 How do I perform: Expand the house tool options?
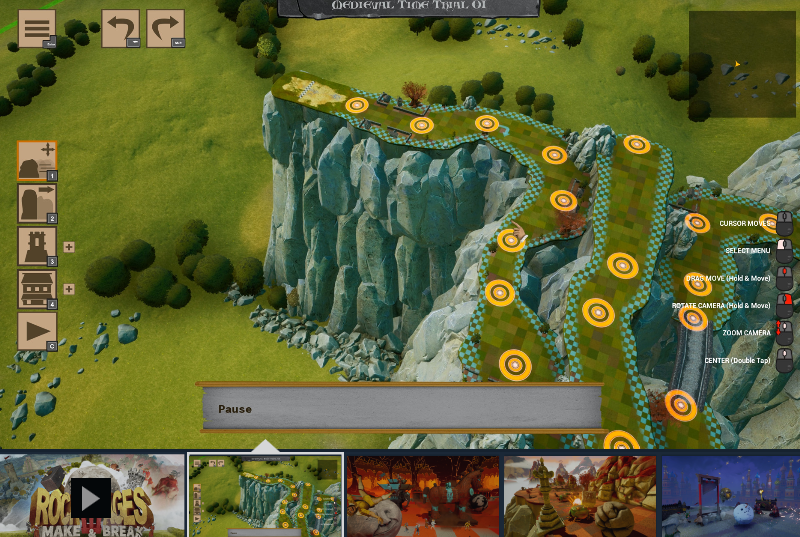(x=69, y=290)
